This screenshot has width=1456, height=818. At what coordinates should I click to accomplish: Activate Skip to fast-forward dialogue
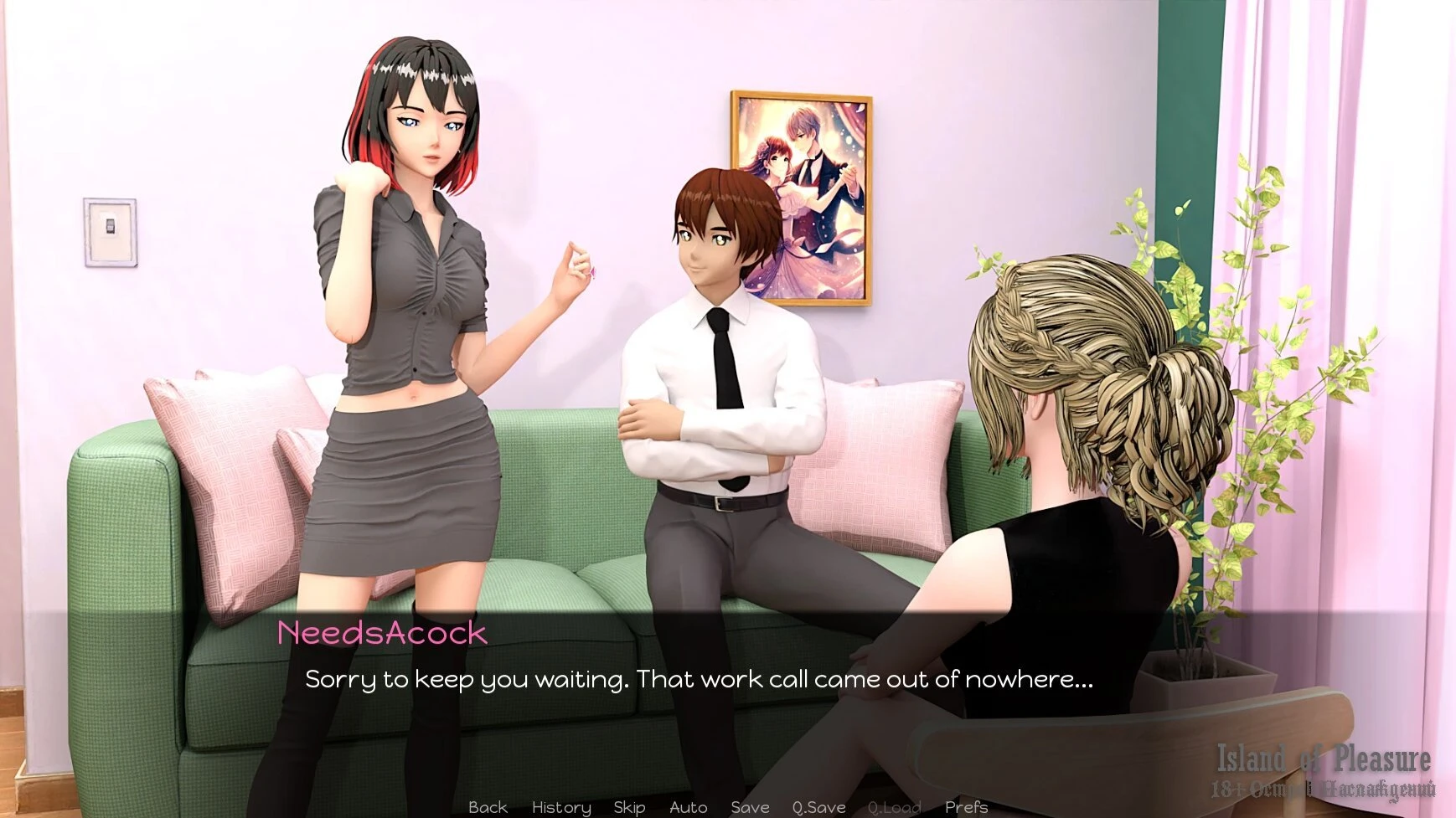coord(629,807)
